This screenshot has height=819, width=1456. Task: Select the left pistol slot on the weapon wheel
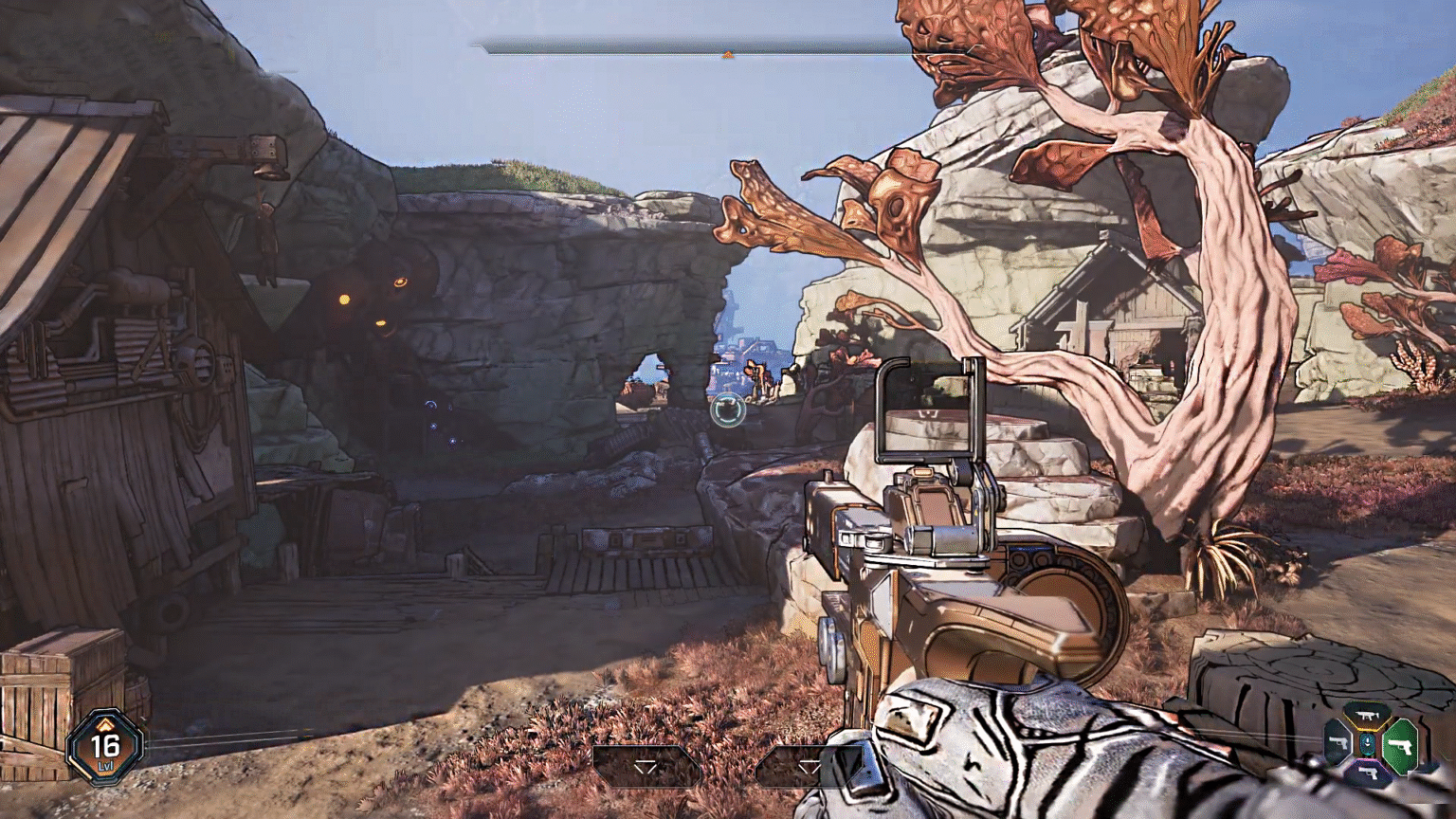1338,742
